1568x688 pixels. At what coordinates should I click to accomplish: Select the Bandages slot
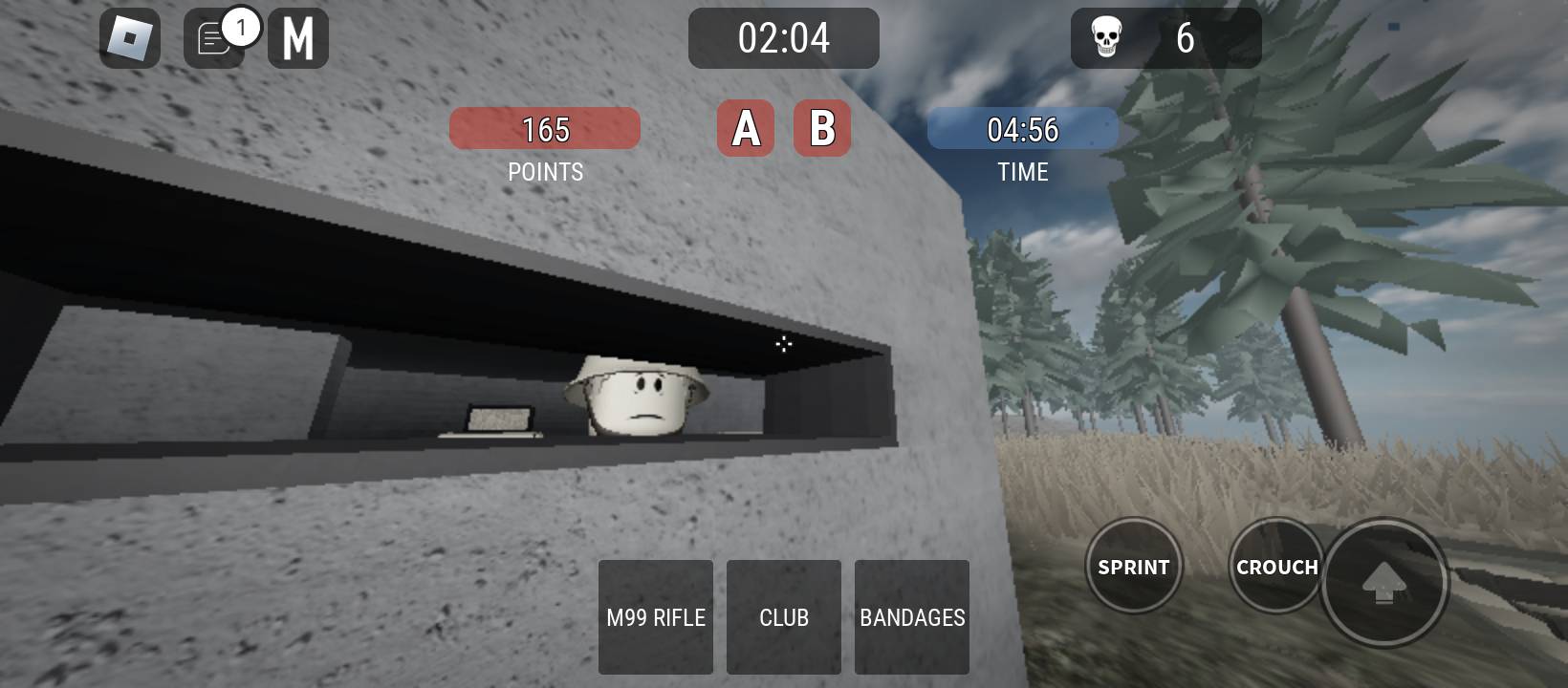pos(912,617)
